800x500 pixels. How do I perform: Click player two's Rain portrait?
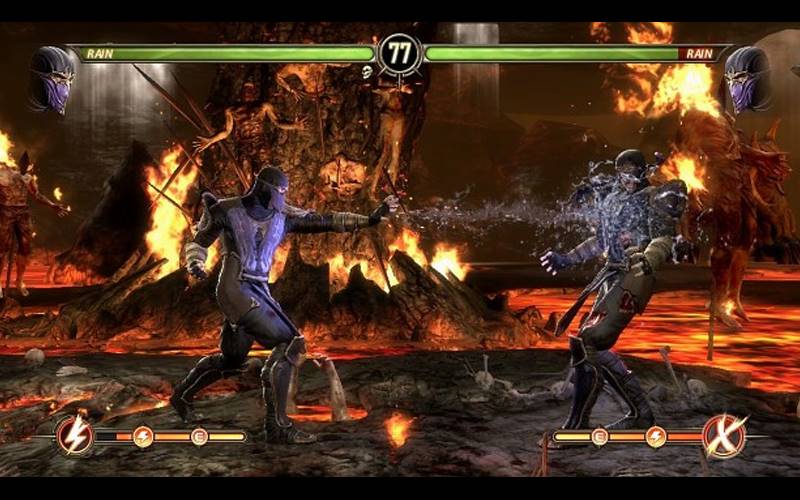coord(748,77)
